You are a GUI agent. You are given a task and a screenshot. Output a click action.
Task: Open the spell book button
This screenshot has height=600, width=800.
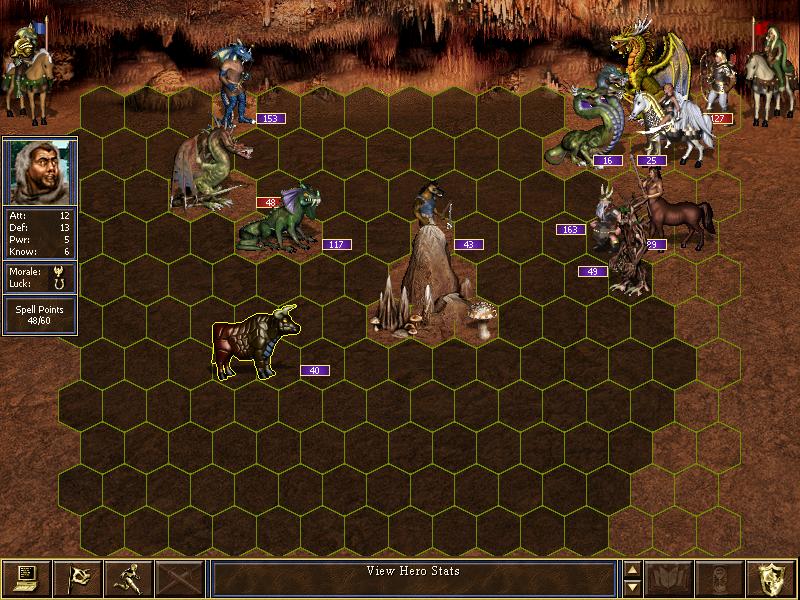pos(670,577)
